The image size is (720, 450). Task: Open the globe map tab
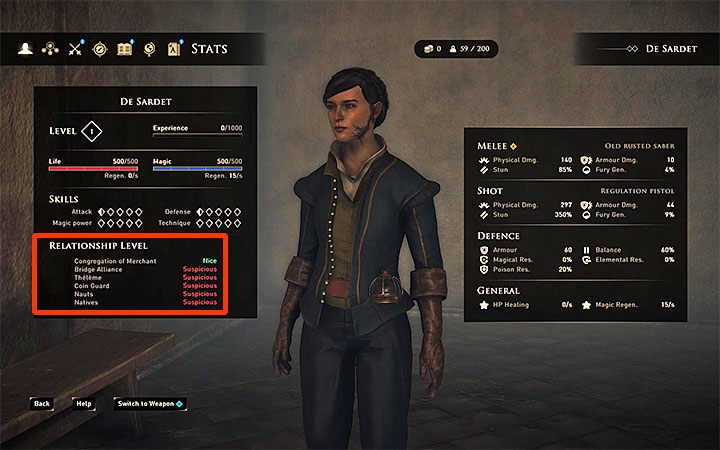coord(150,48)
